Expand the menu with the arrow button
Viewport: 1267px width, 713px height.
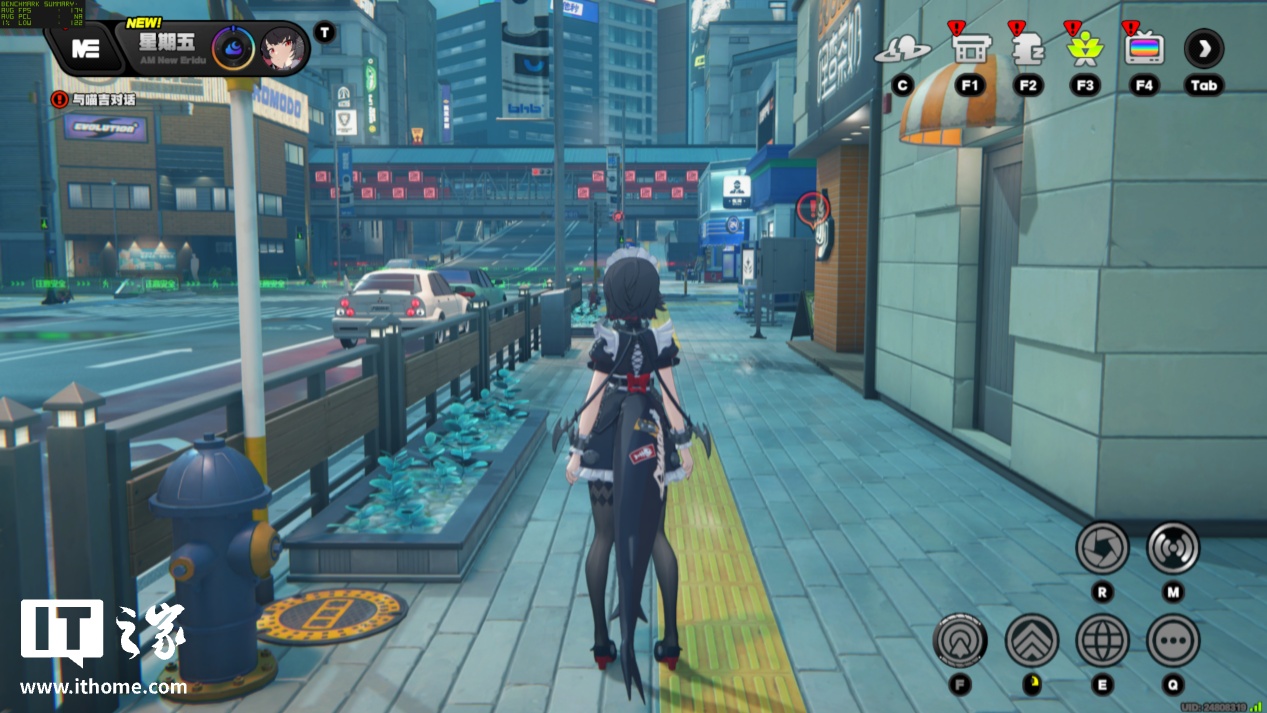[x=1203, y=48]
